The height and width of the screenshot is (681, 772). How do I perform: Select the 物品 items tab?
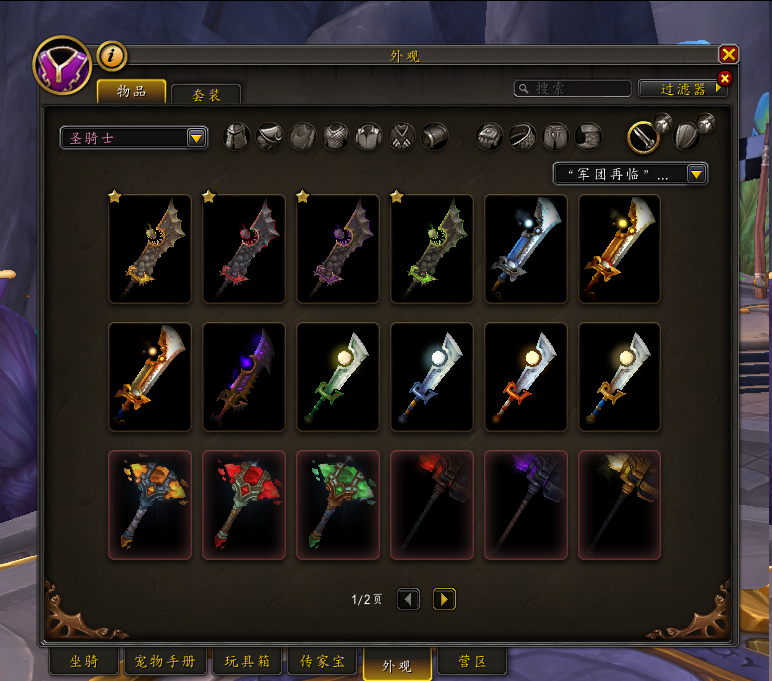132,92
